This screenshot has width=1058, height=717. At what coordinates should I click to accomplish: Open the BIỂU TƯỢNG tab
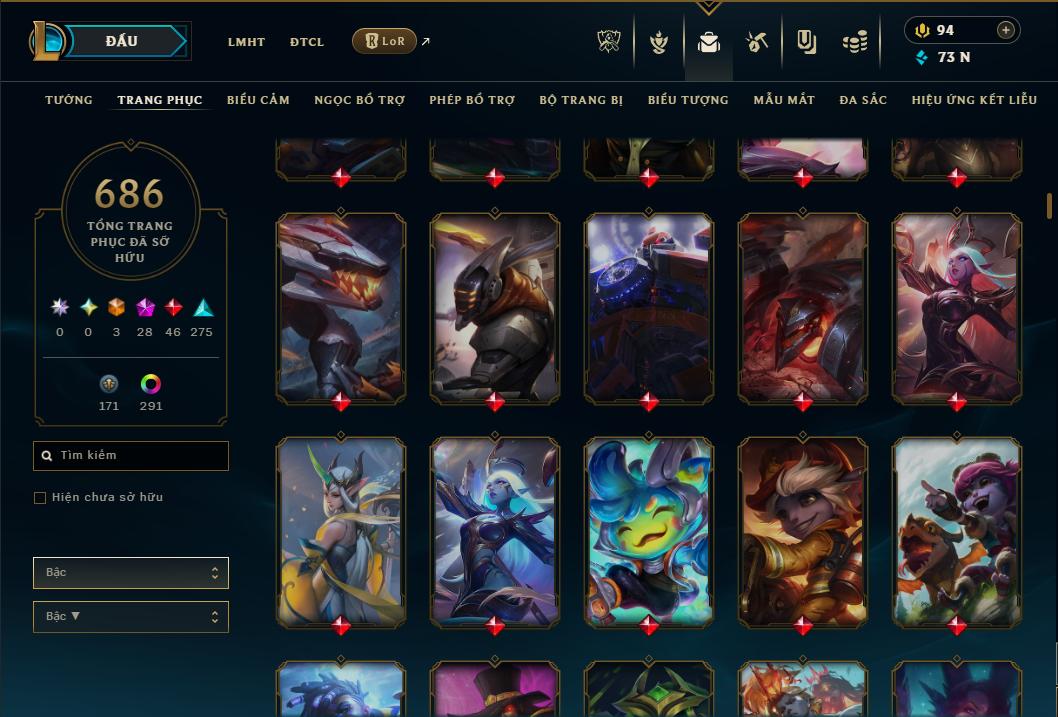coord(688,100)
